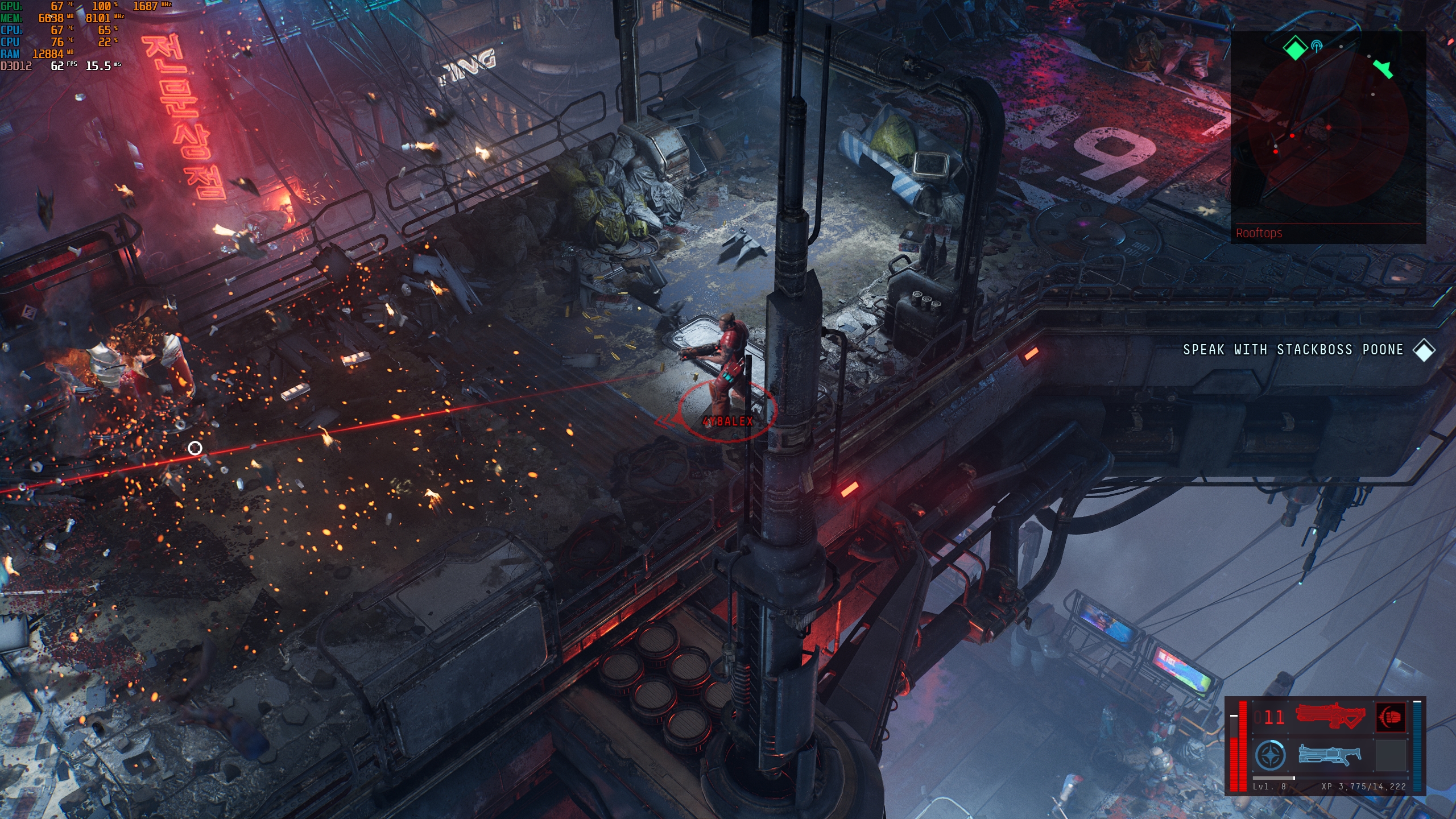
Task: Use the blue circular tactical ability icon
Action: coord(1270,756)
